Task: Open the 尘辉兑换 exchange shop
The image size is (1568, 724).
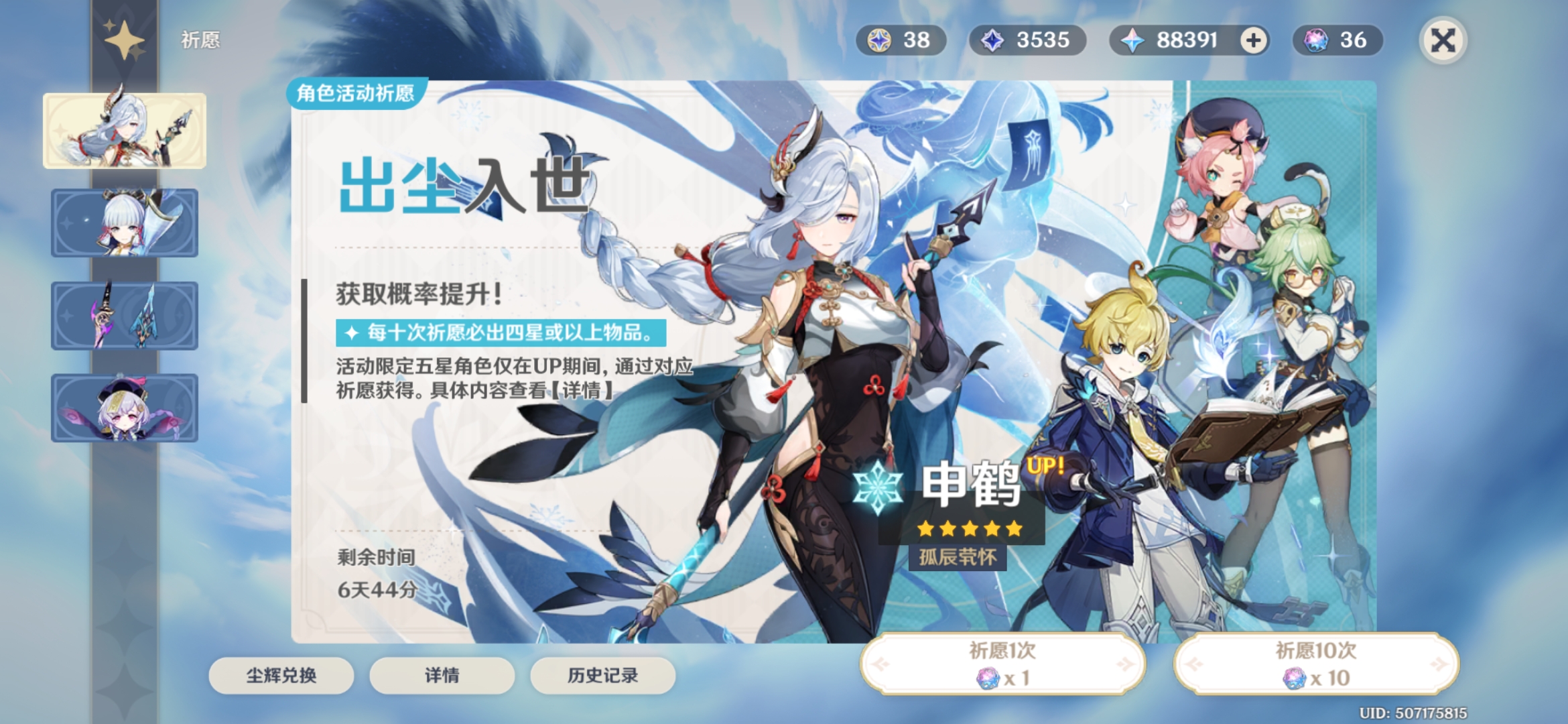Action: [281, 675]
